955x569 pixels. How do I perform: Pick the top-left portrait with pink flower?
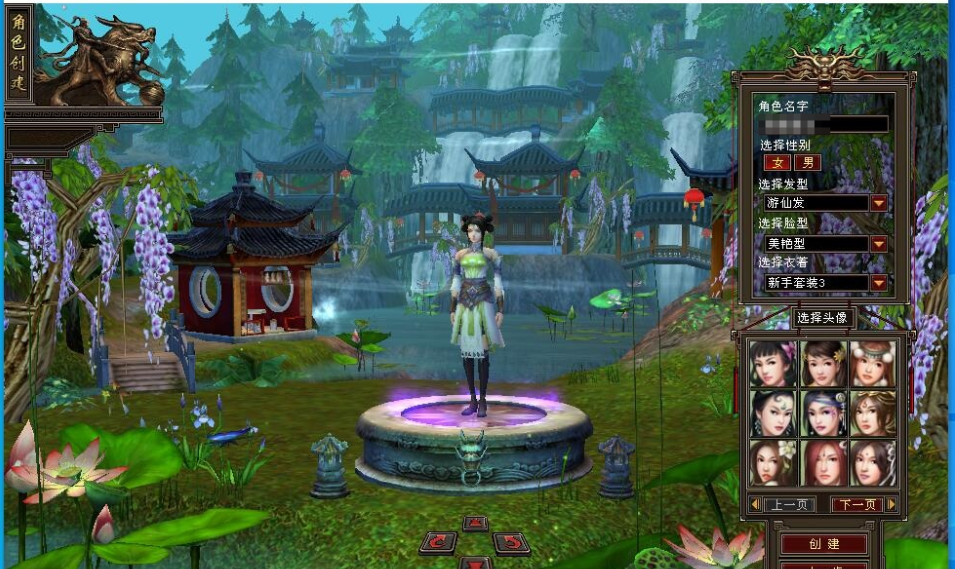coord(773,364)
